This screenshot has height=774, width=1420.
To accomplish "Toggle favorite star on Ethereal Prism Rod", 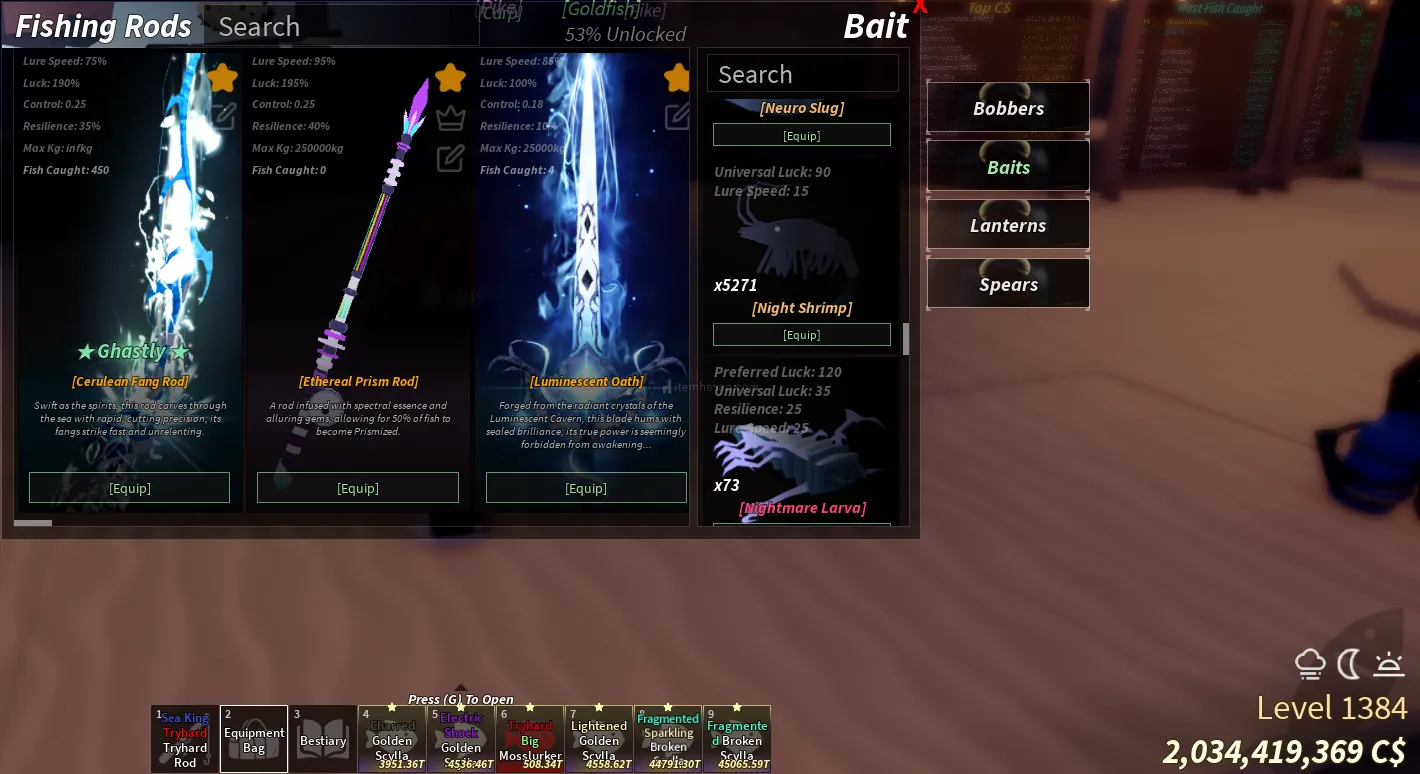I will [451, 77].
